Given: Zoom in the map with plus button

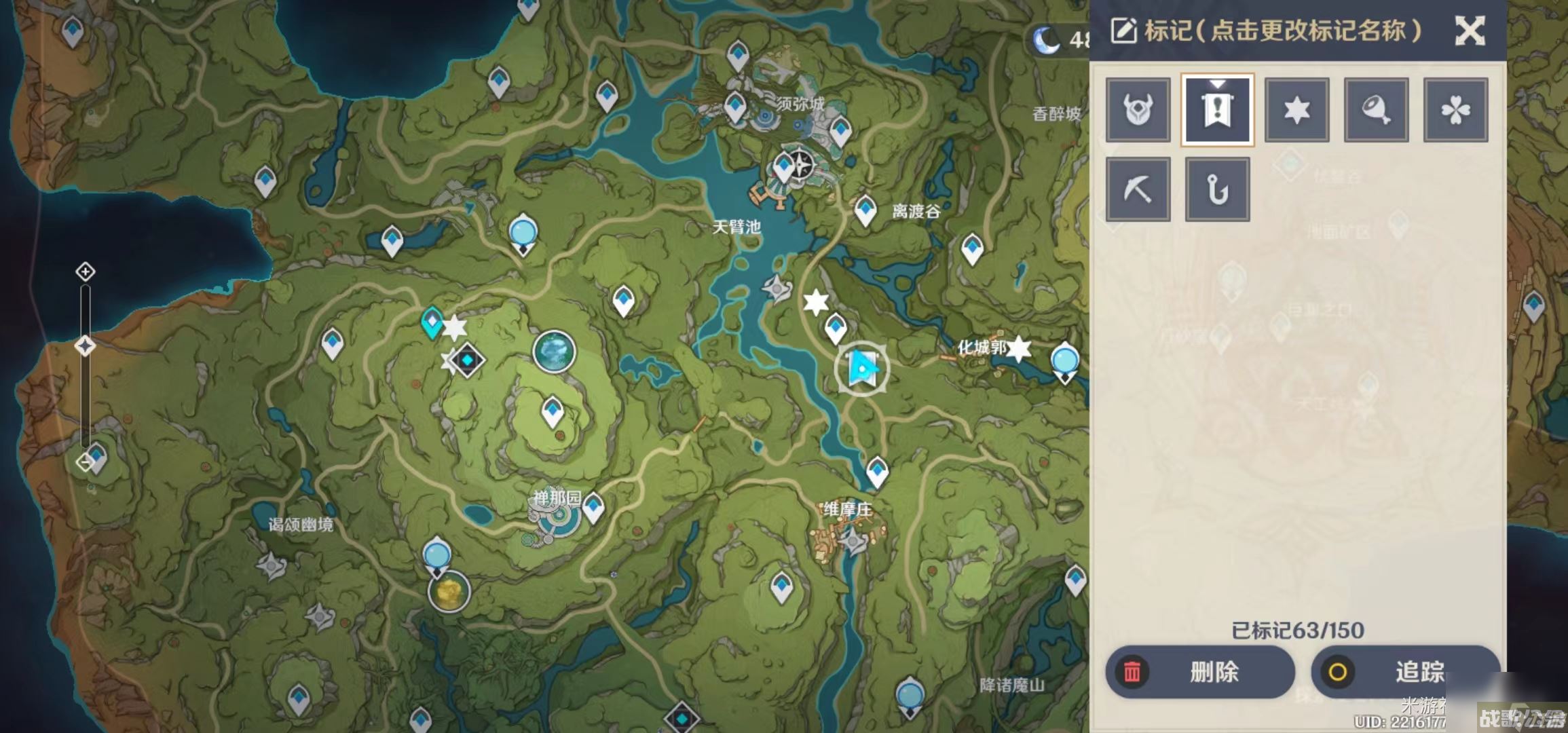Looking at the screenshot, I should pyautogui.click(x=85, y=272).
